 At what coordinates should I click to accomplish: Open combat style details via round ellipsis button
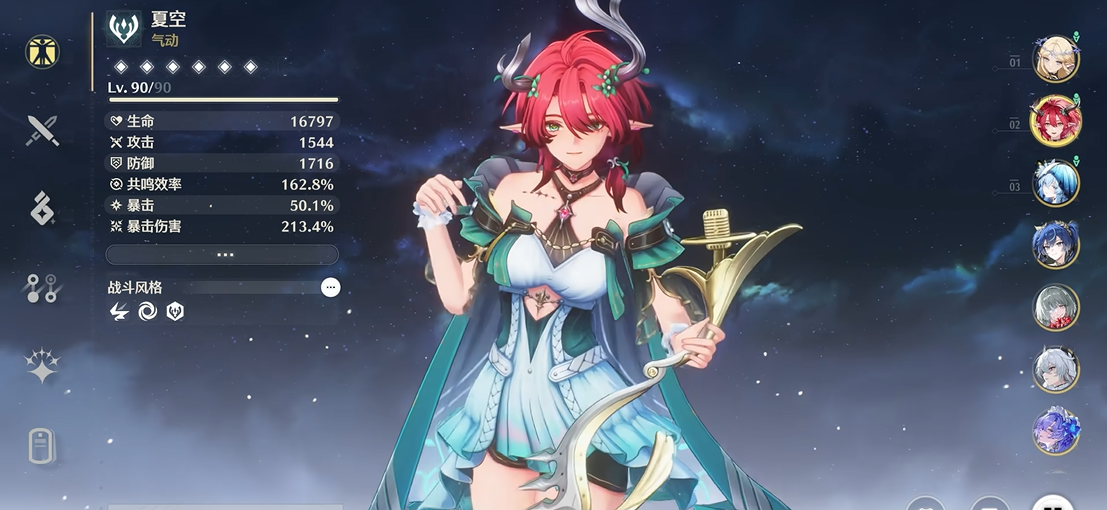click(x=331, y=288)
